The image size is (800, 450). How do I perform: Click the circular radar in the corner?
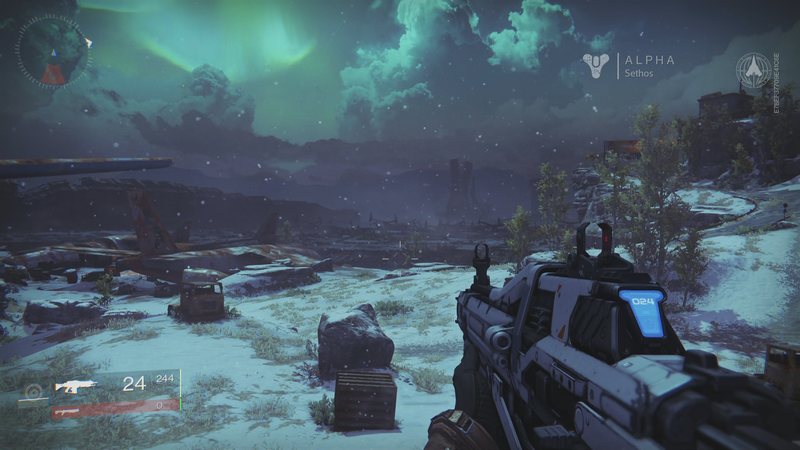point(52,51)
